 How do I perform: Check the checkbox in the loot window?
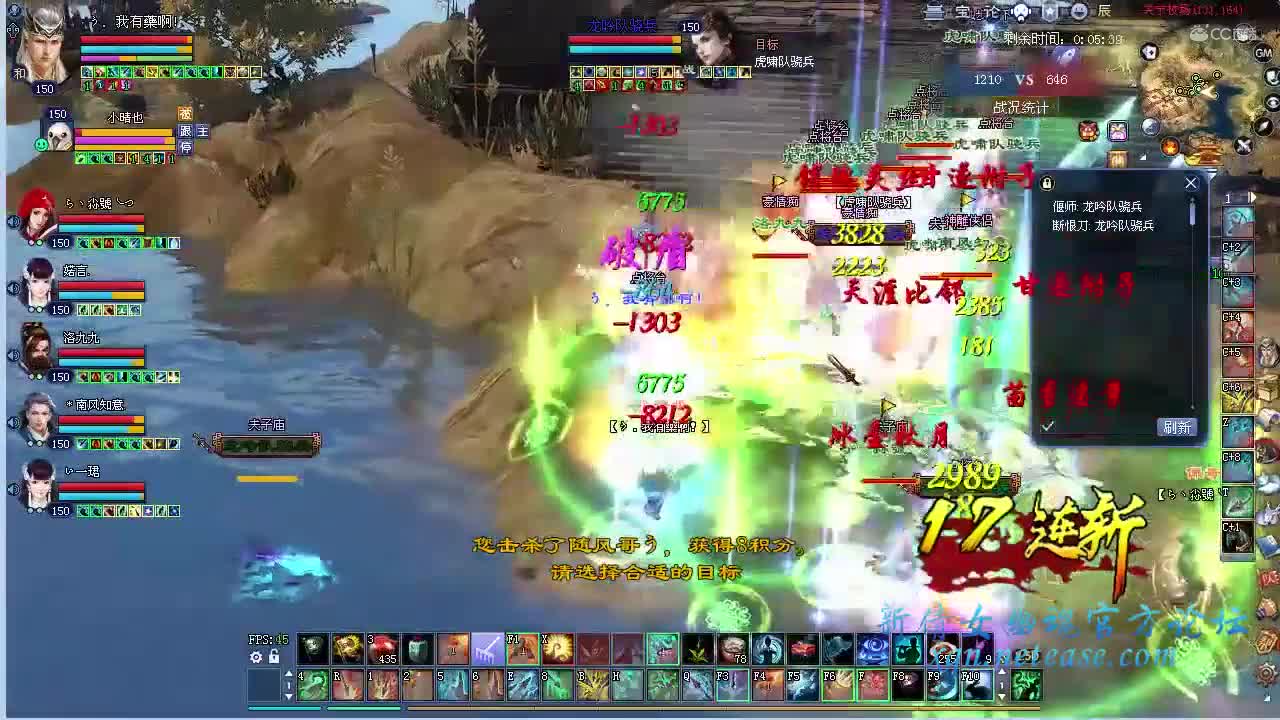point(1047,426)
